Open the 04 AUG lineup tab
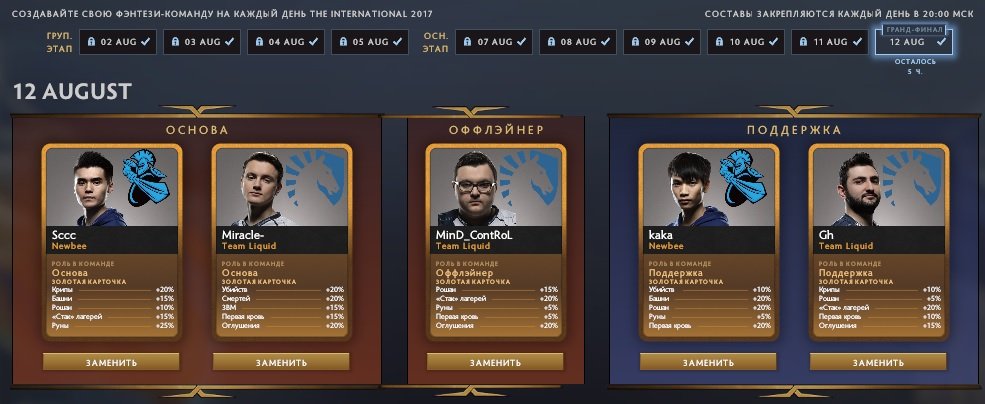Screen dimensions: 985x404 286,42
